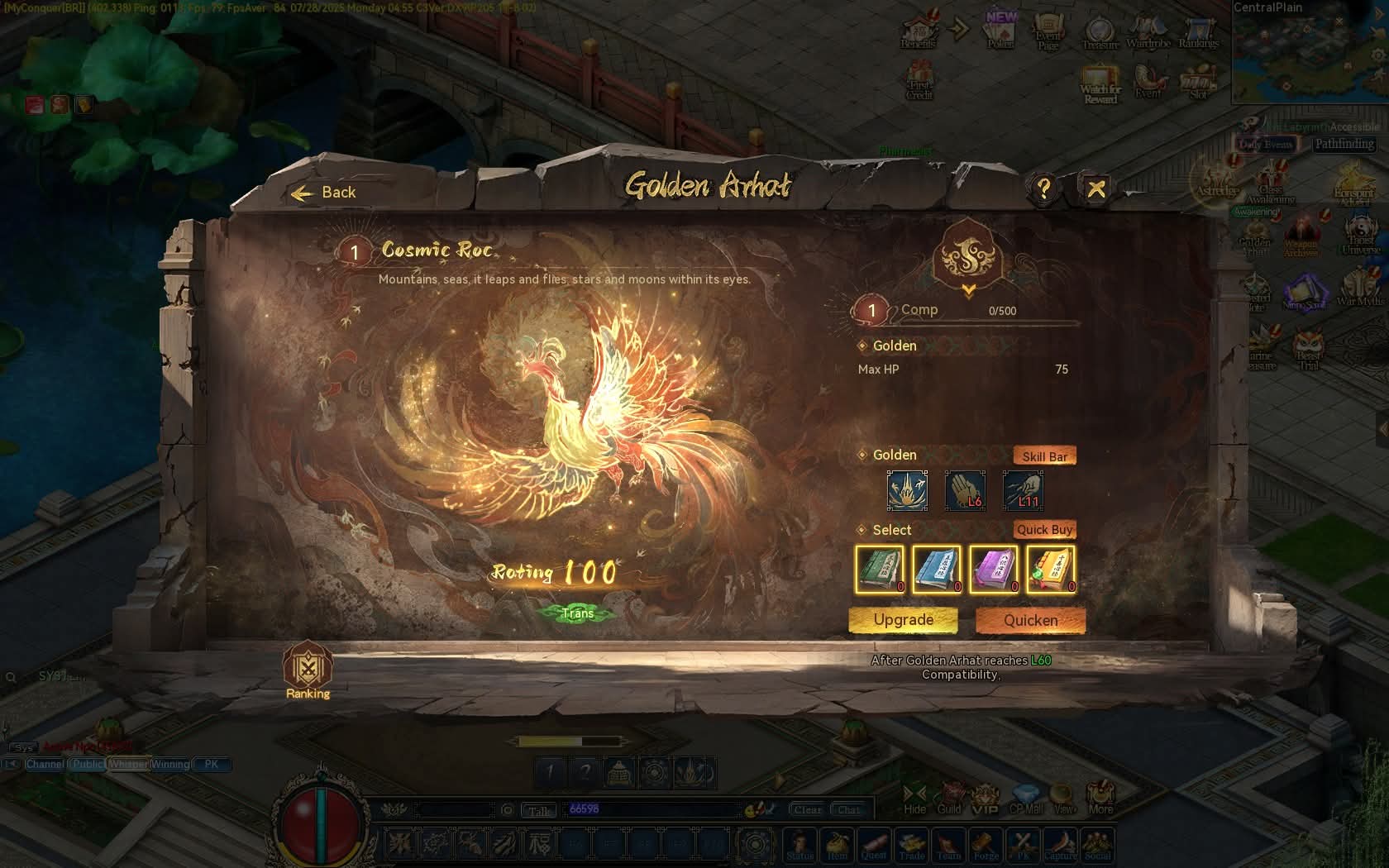This screenshot has height=868, width=1389.
Task: Open the Guild menu
Action: [x=950, y=800]
